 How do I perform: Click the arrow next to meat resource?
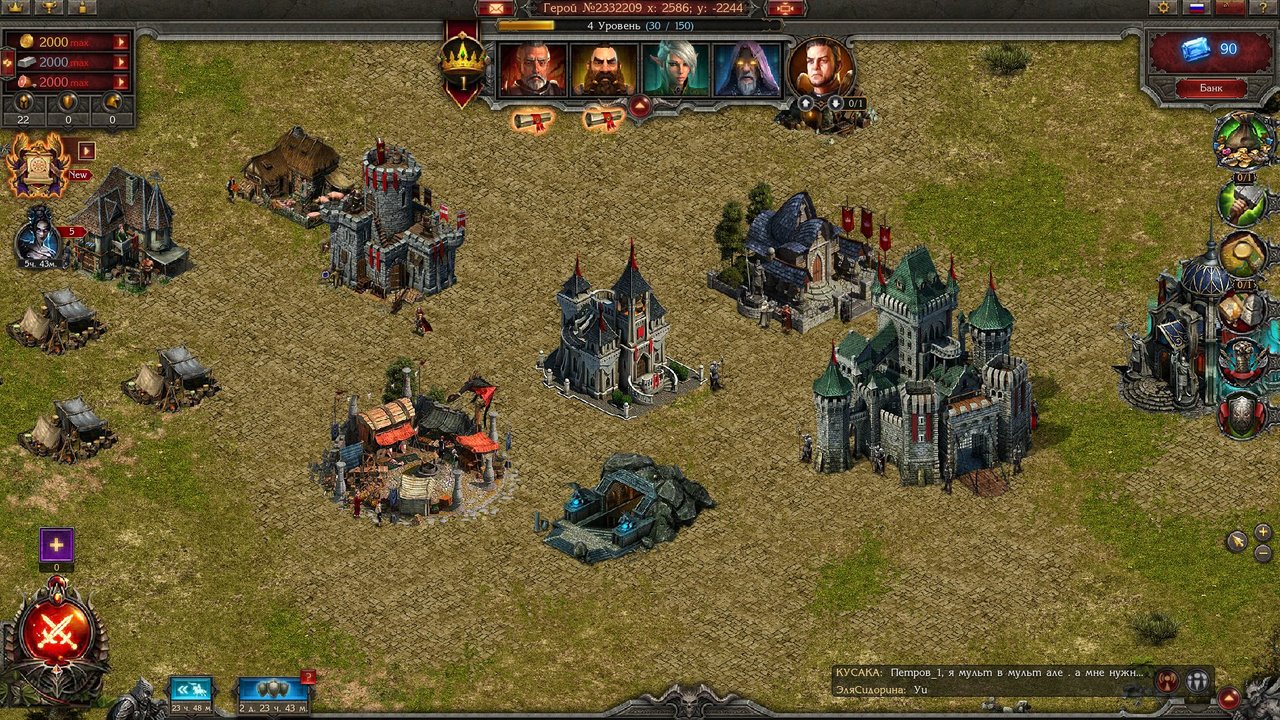tap(121, 82)
